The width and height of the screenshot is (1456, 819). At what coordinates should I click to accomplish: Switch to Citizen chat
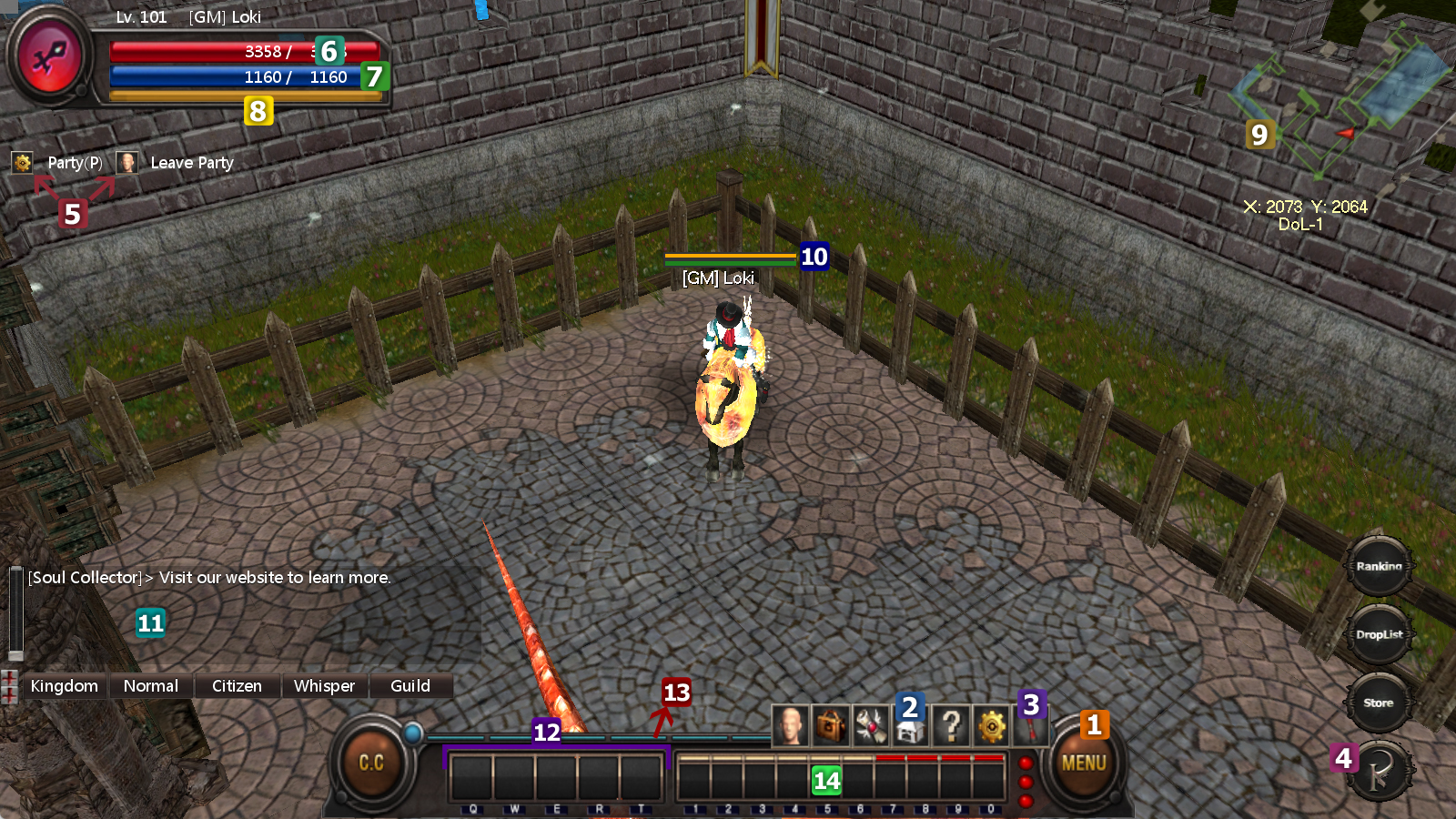click(x=237, y=686)
